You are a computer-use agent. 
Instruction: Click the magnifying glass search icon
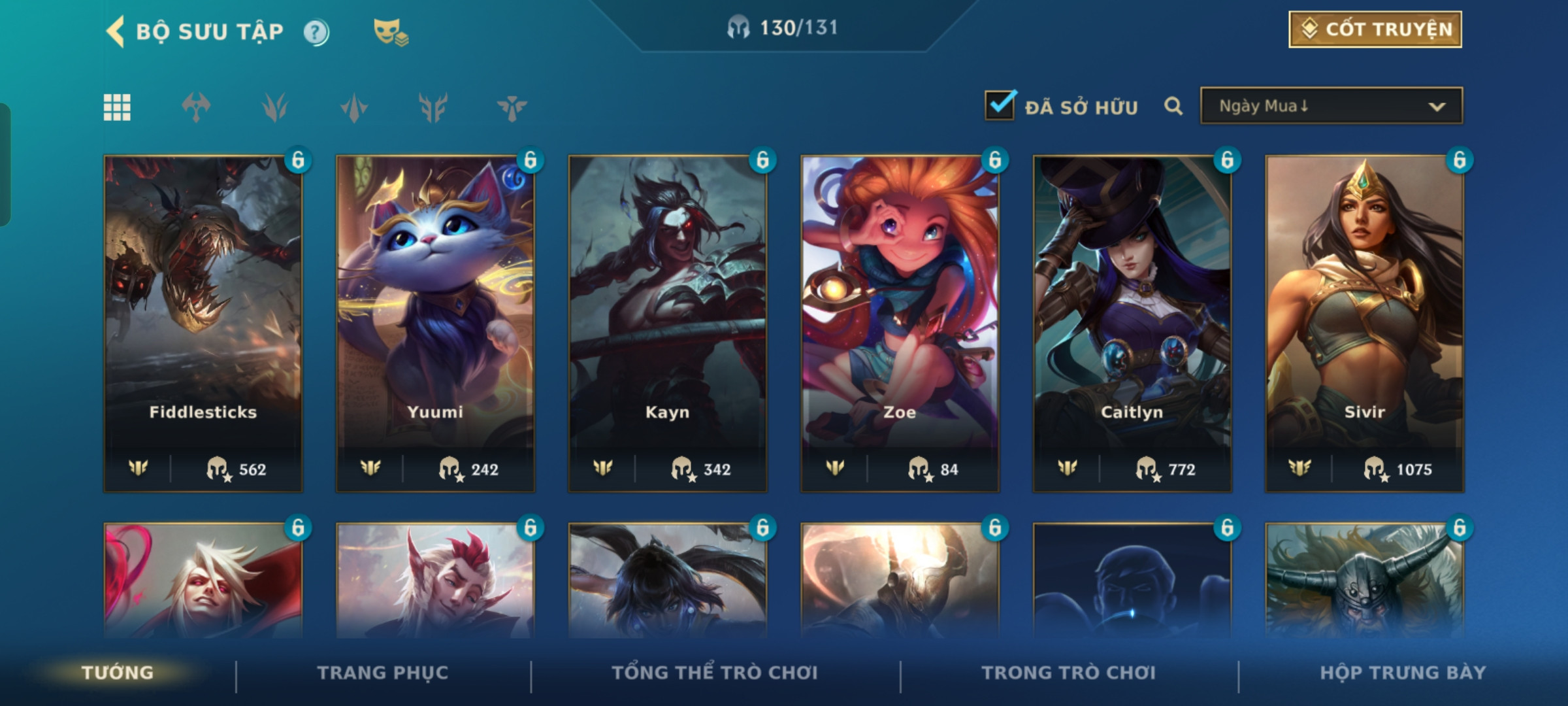point(1173,106)
